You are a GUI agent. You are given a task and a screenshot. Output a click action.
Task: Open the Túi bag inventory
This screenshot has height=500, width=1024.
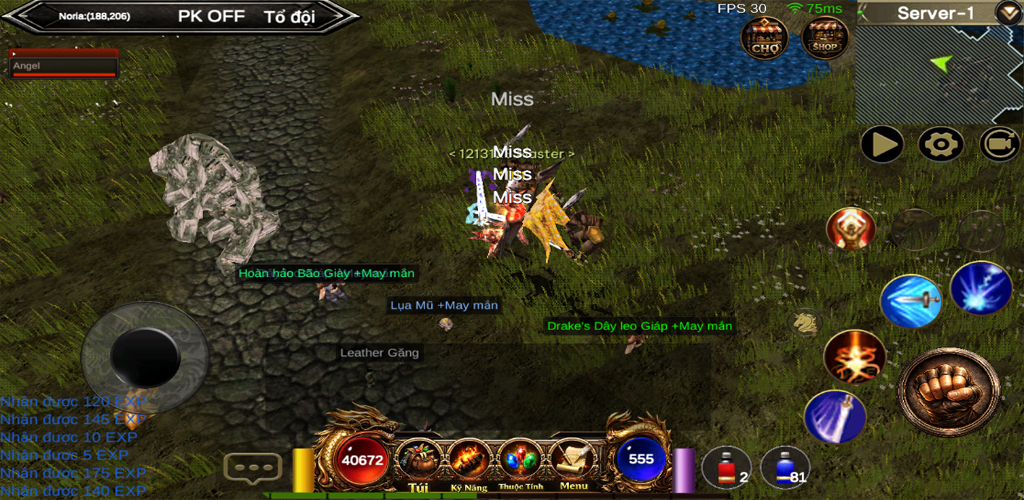[420, 462]
